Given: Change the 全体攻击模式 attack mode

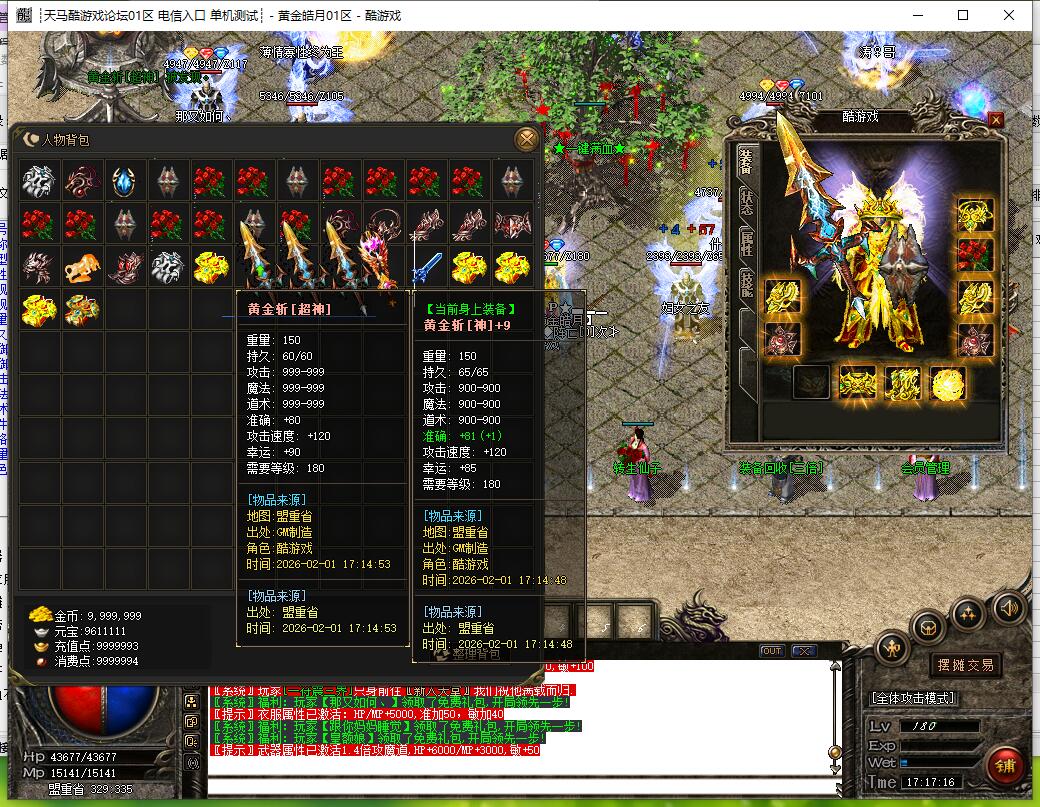Looking at the screenshot, I should 913,698.
